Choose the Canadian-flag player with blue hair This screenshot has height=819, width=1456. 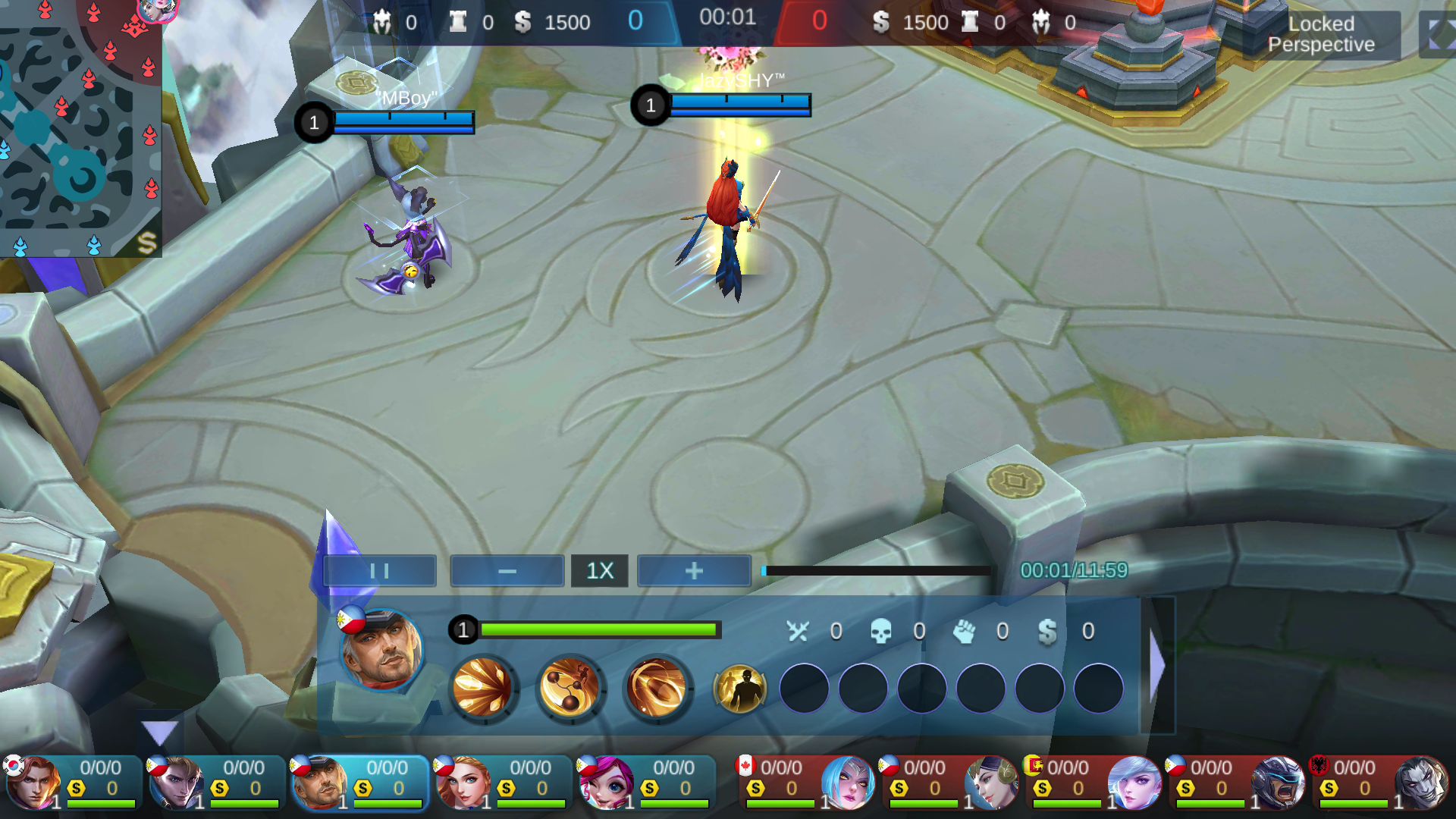point(805,783)
